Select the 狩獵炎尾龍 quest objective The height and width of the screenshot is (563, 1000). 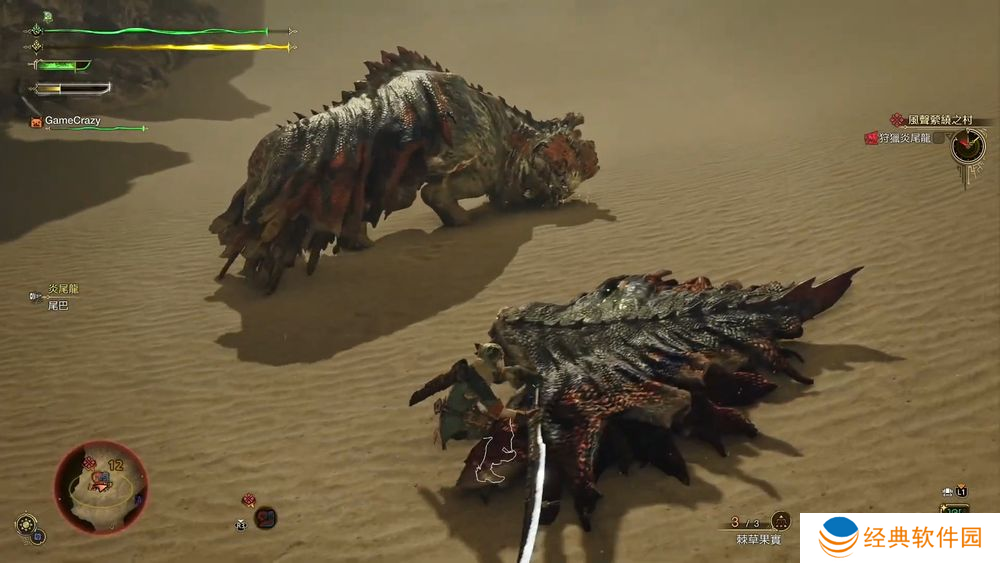[x=903, y=138]
